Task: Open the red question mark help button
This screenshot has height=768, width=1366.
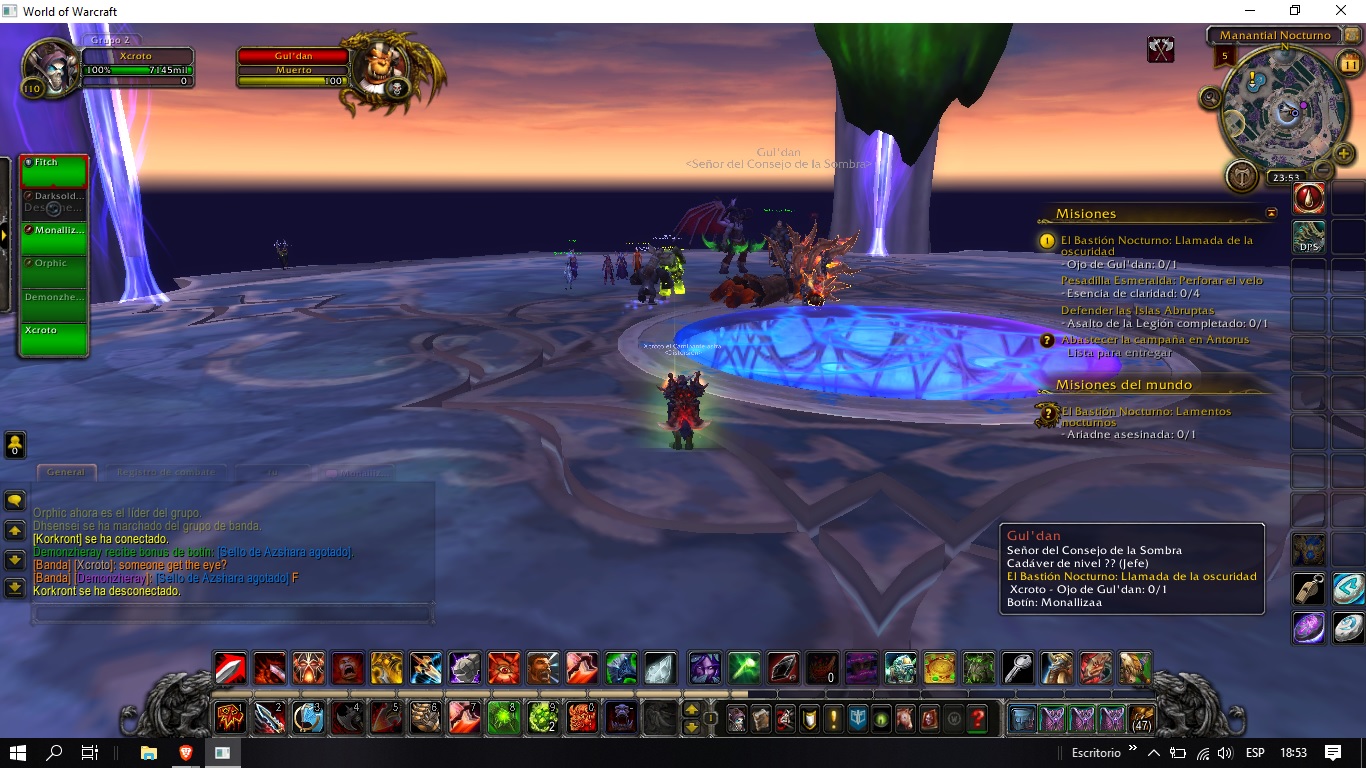Action: [x=978, y=718]
